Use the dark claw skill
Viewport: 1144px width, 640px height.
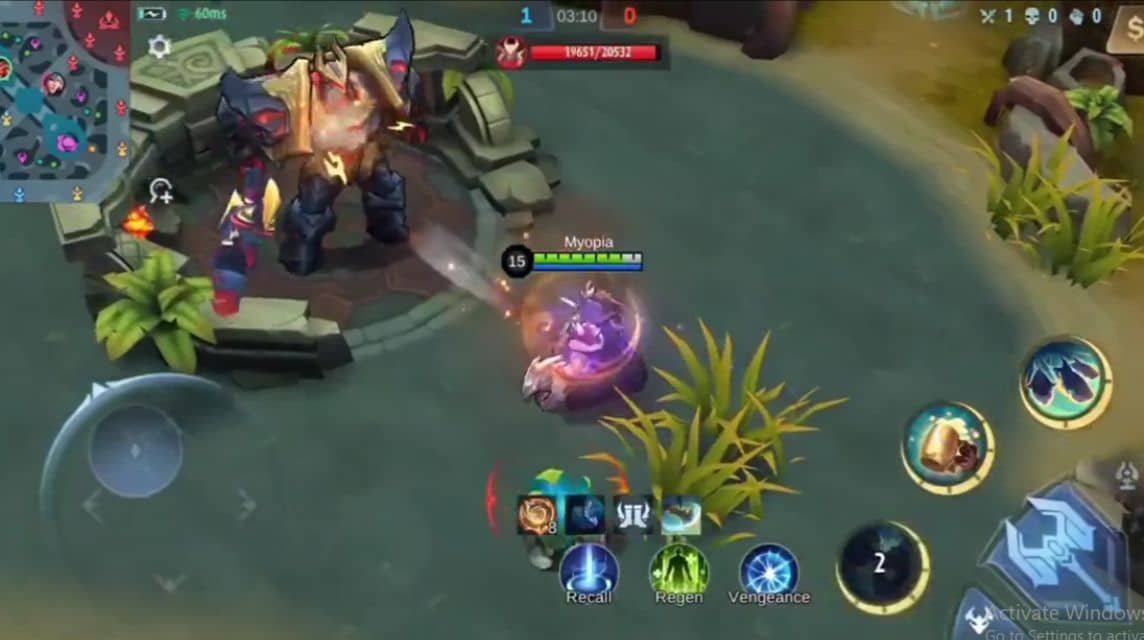1066,382
